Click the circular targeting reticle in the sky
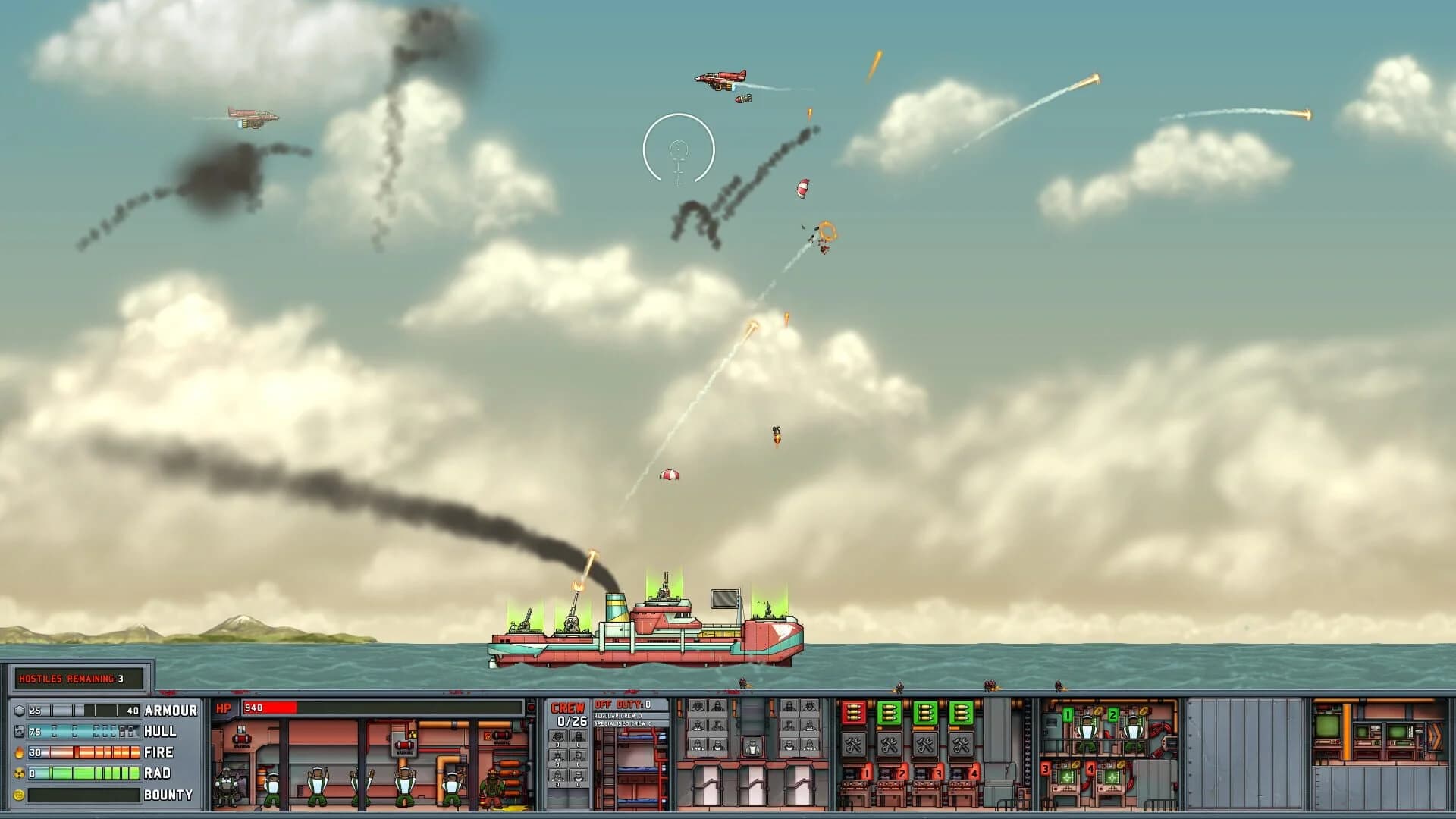Image resolution: width=1456 pixels, height=819 pixels. click(679, 148)
